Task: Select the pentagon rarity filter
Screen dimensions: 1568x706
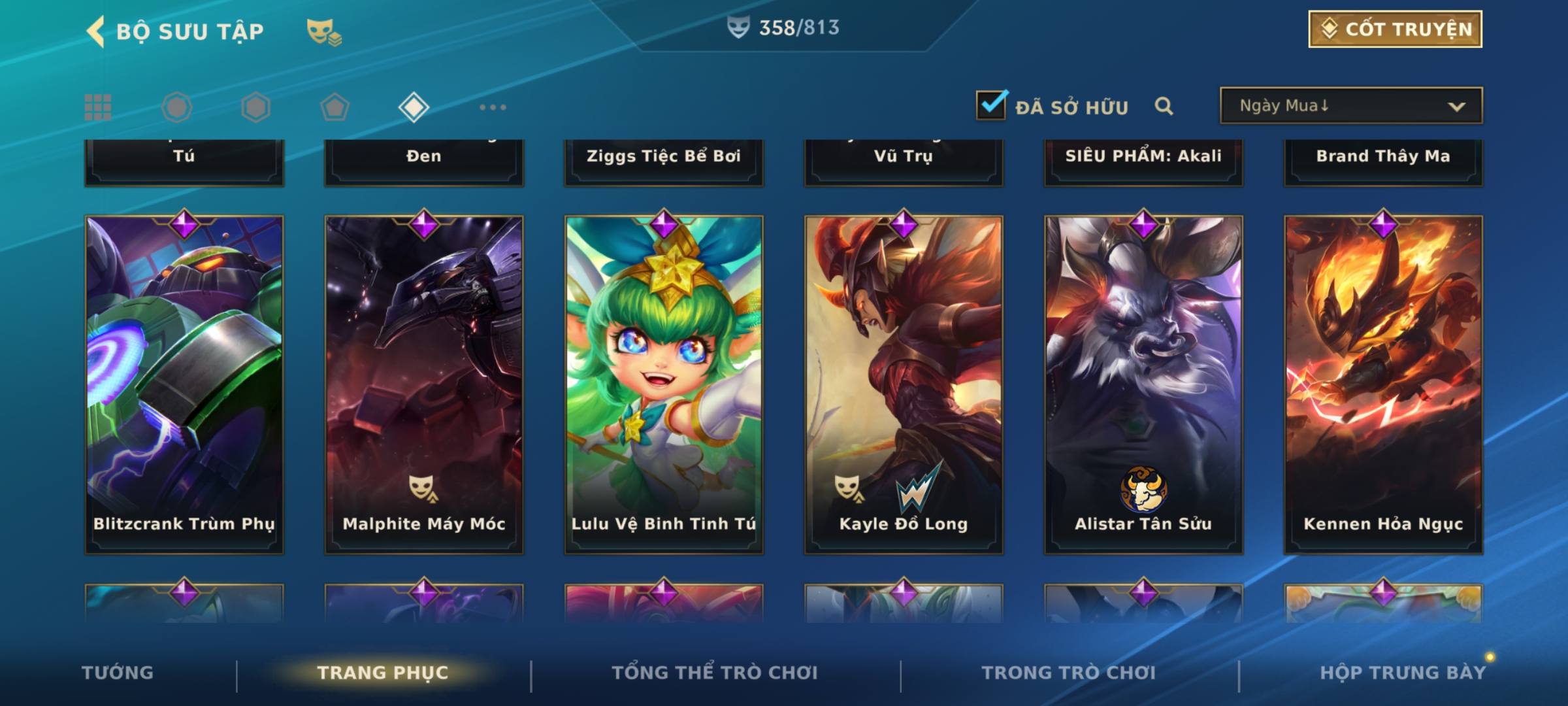Action: click(x=335, y=107)
